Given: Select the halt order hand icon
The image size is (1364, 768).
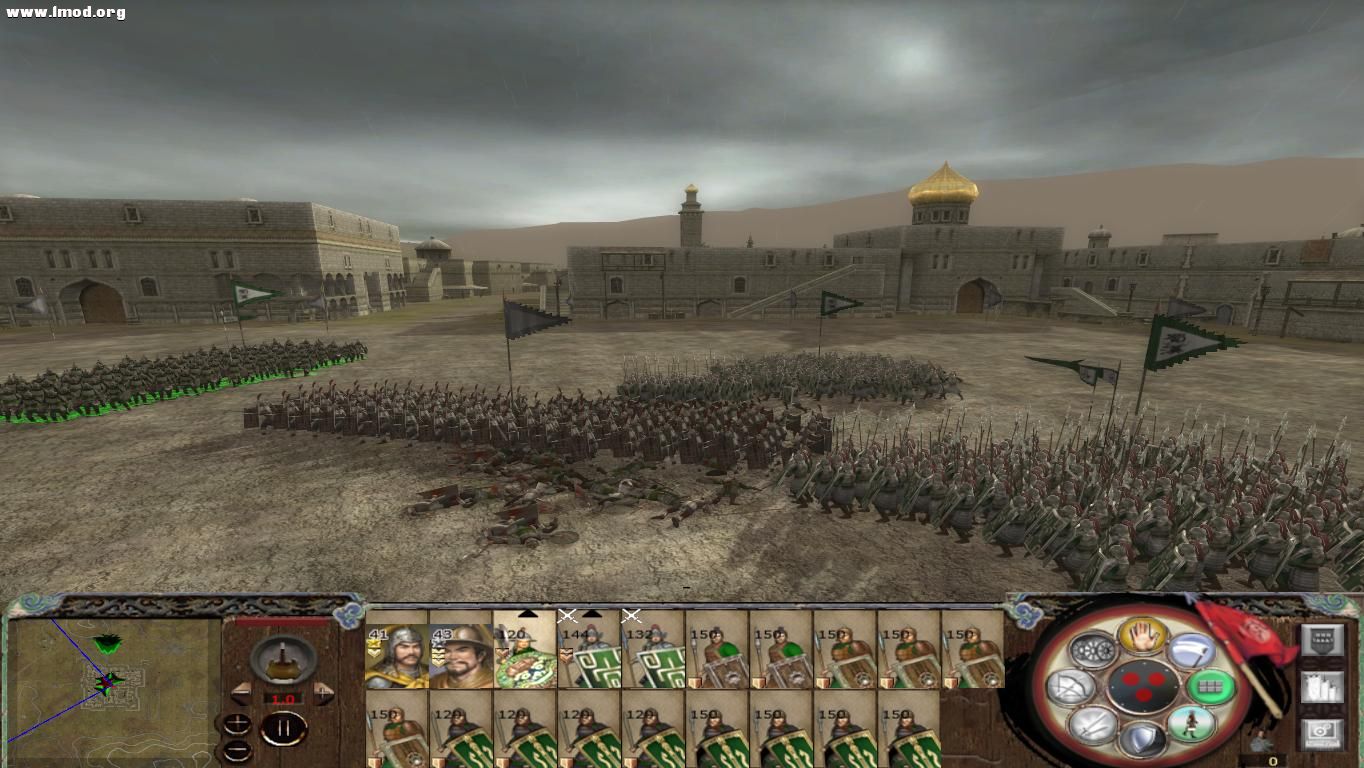Looking at the screenshot, I should (x=1143, y=635).
